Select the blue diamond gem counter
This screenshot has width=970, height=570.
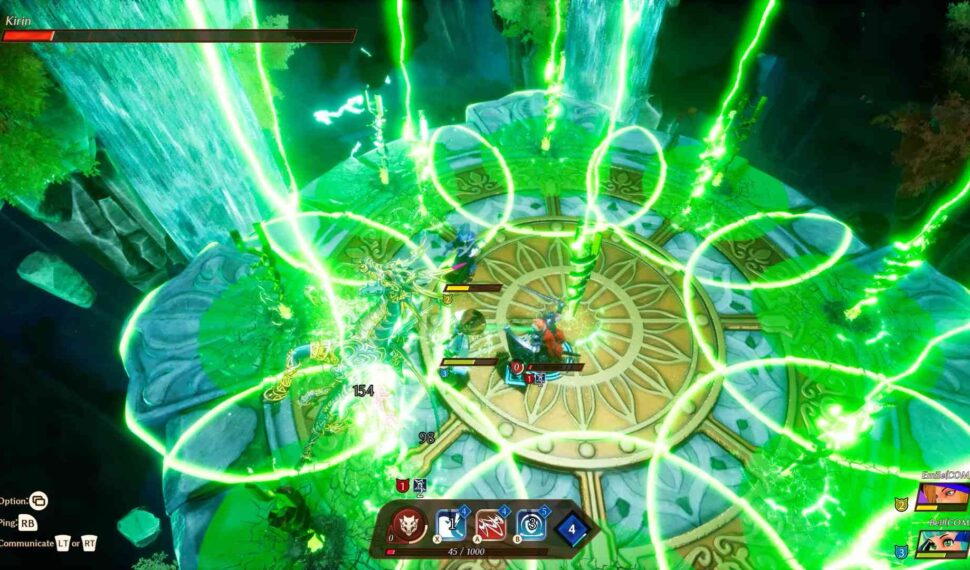point(572,527)
